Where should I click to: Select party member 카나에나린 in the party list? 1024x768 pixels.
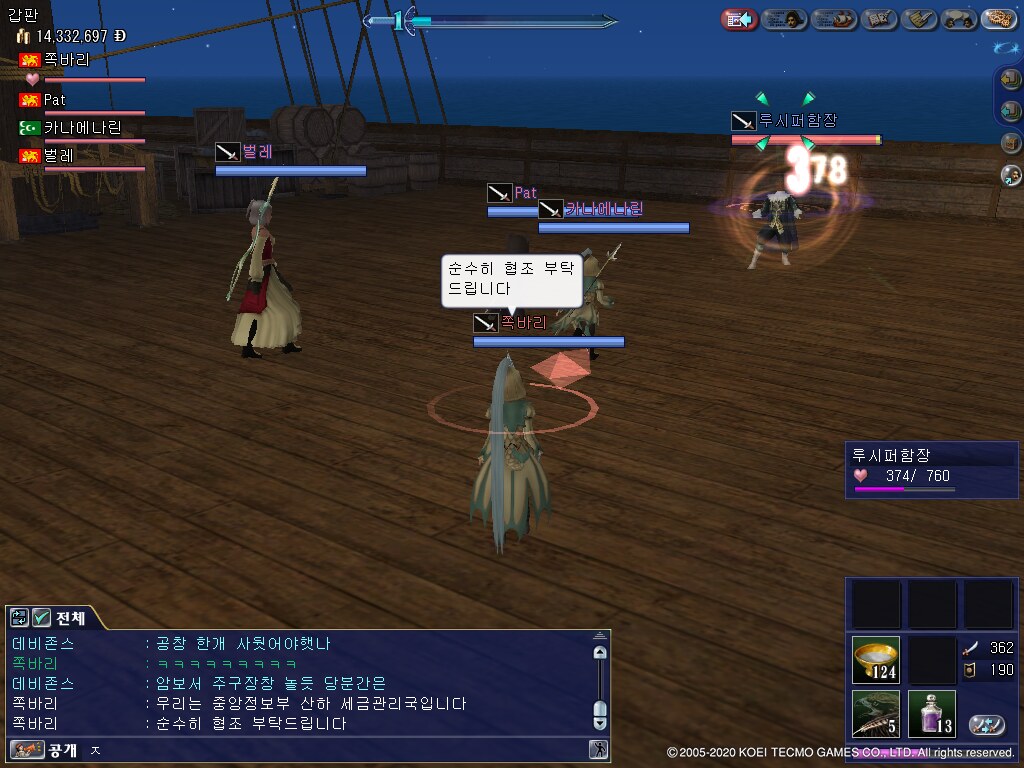click(x=82, y=128)
